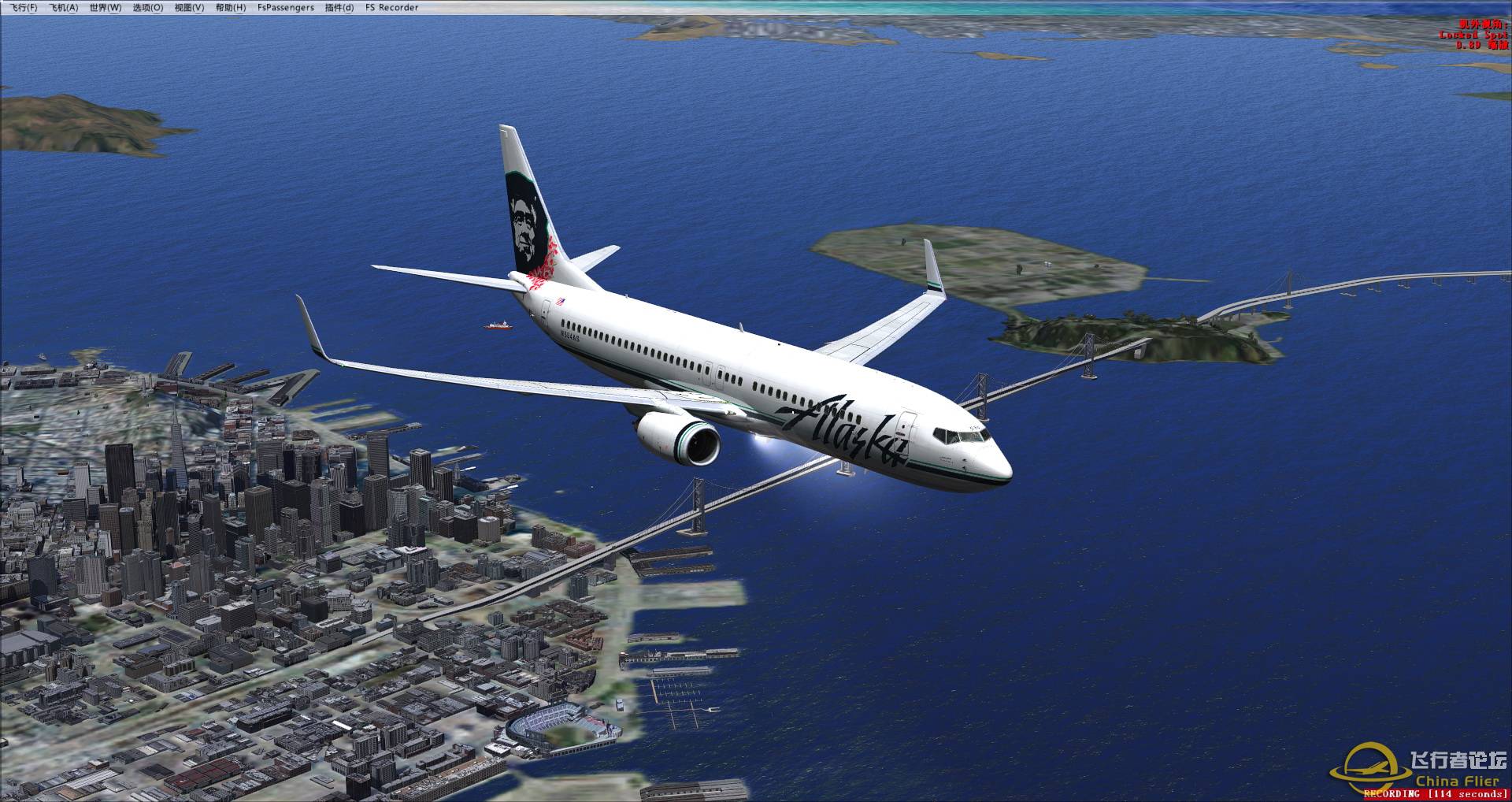Open the 选项(O) options menu
Image resolution: width=1512 pixels, height=802 pixels.
coord(148,8)
